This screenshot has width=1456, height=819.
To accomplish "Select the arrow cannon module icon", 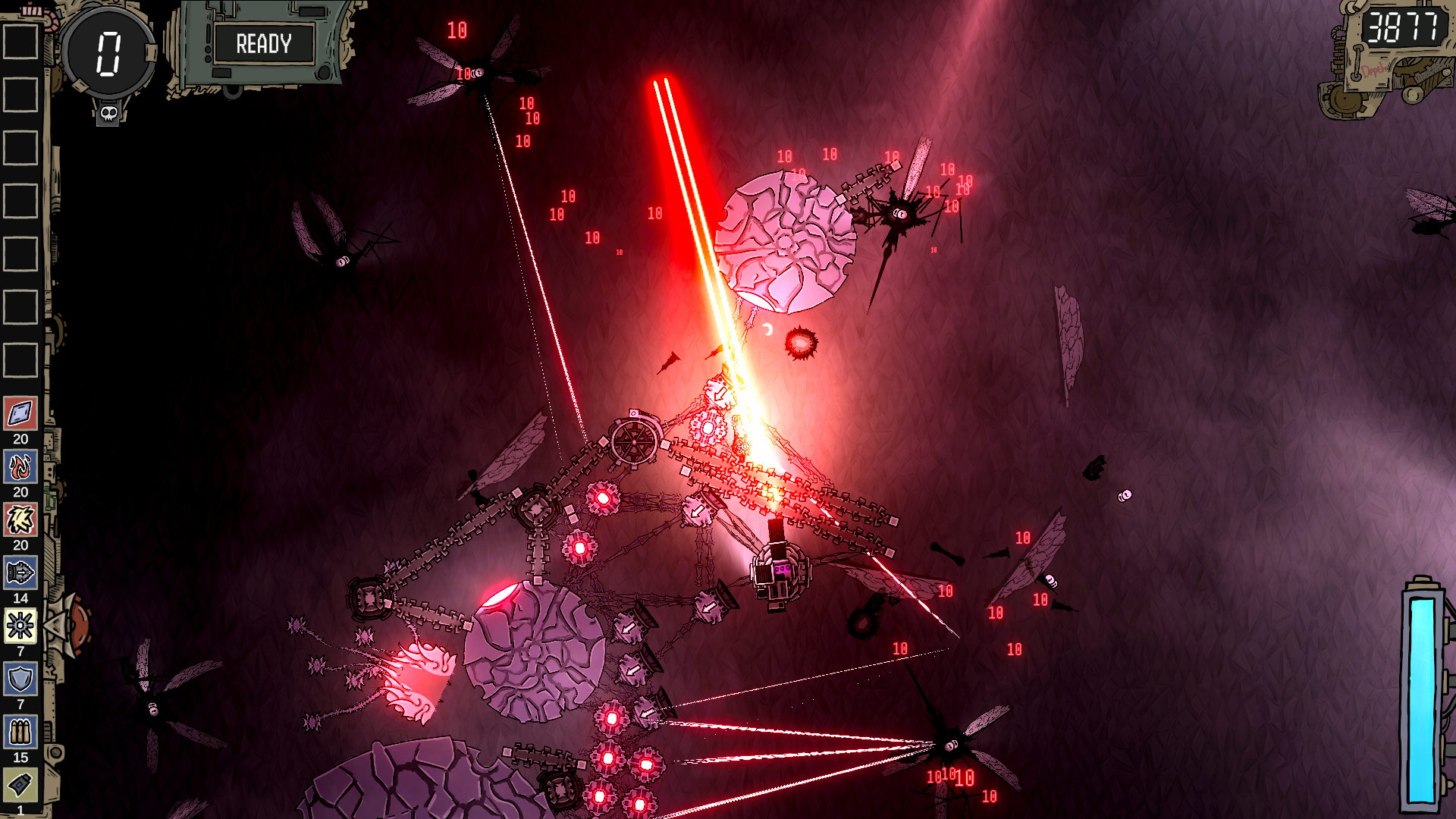I will tap(20, 573).
